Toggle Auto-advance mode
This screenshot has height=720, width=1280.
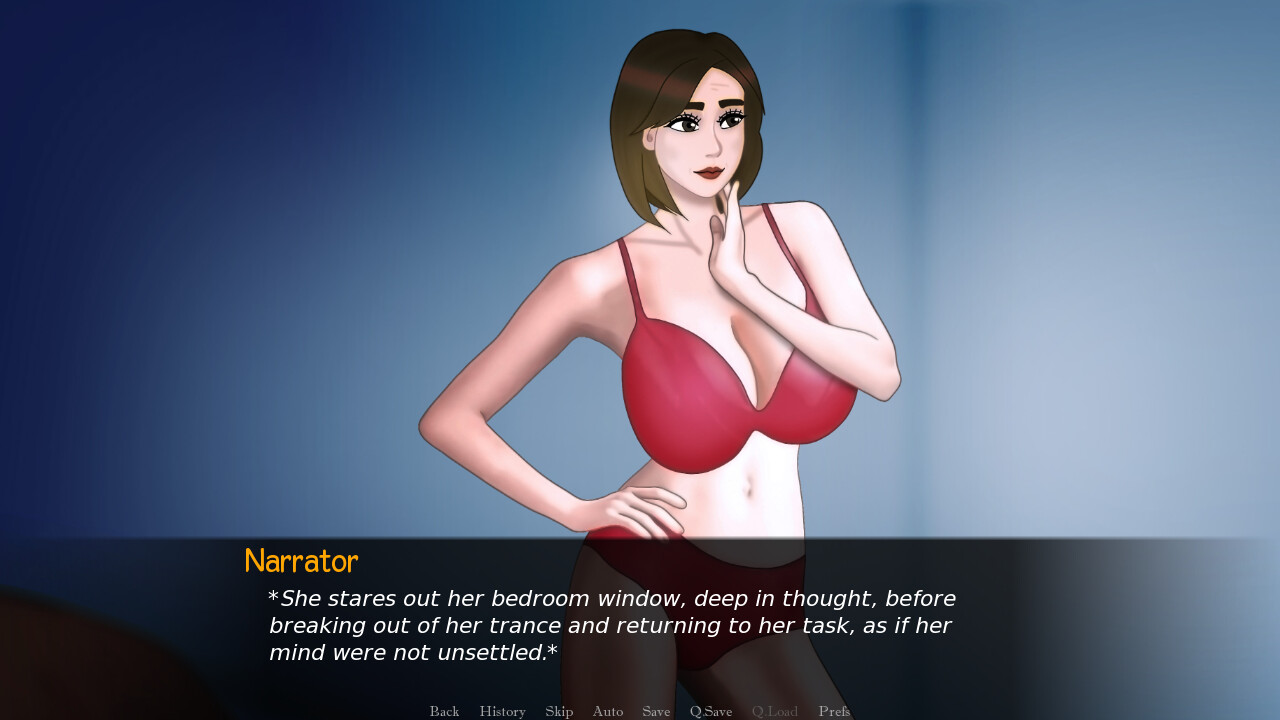(x=607, y=711)
